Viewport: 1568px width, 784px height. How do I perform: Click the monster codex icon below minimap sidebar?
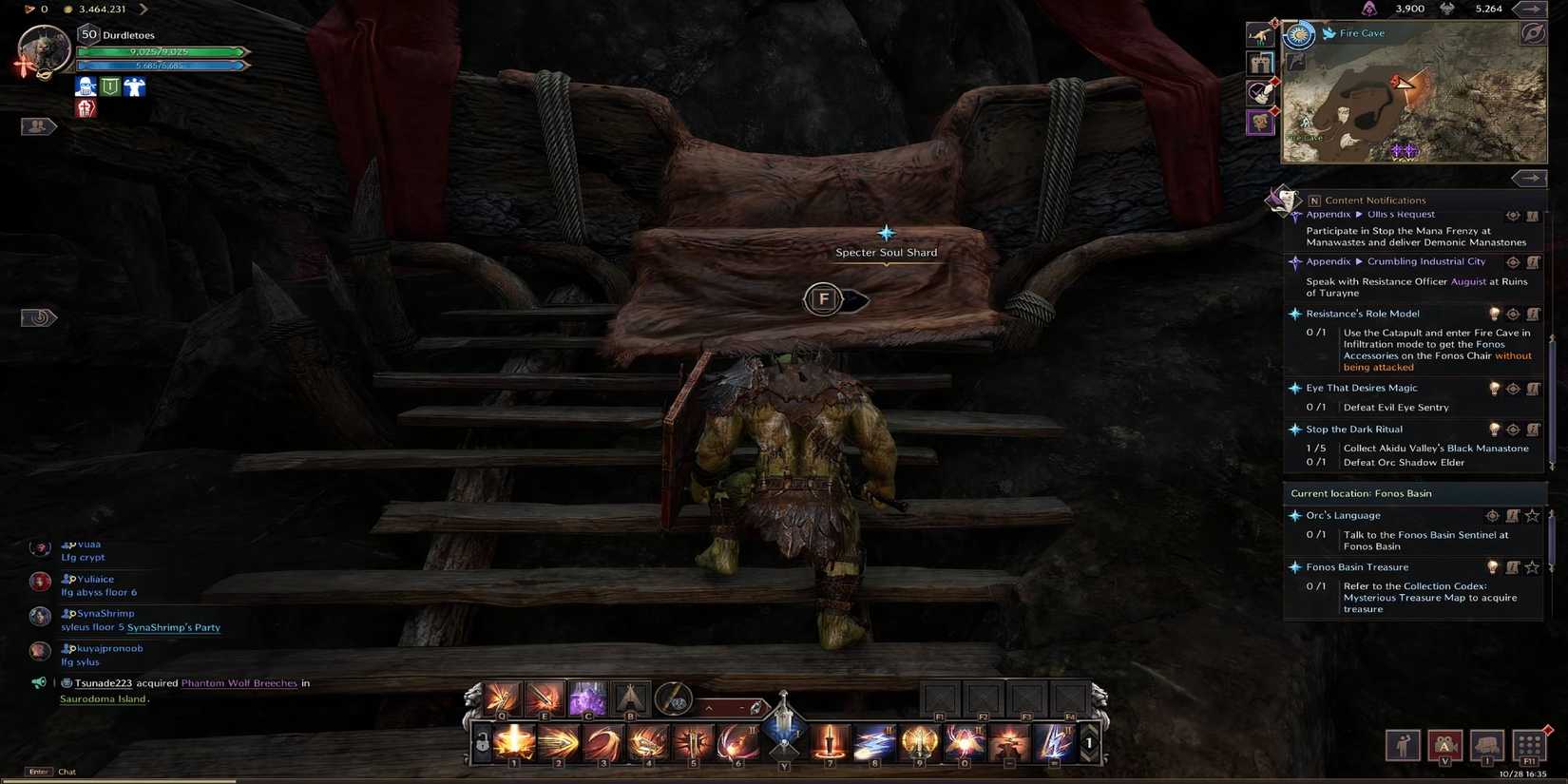point(1260,122)
